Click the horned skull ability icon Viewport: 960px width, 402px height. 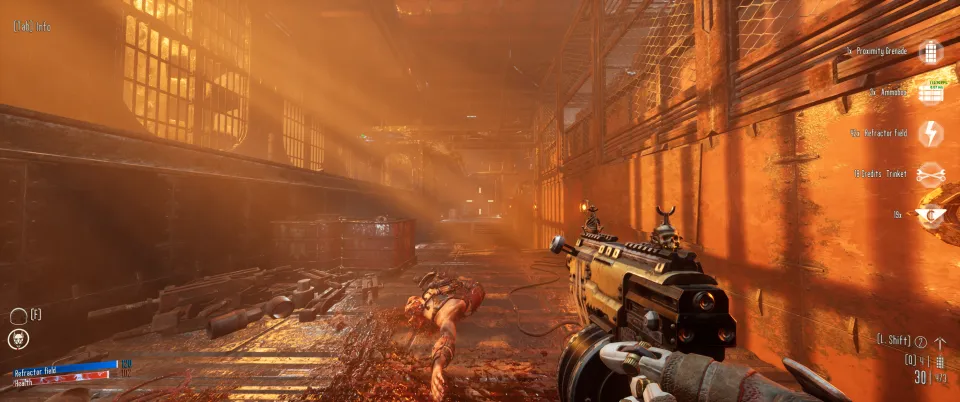(19, 340)
